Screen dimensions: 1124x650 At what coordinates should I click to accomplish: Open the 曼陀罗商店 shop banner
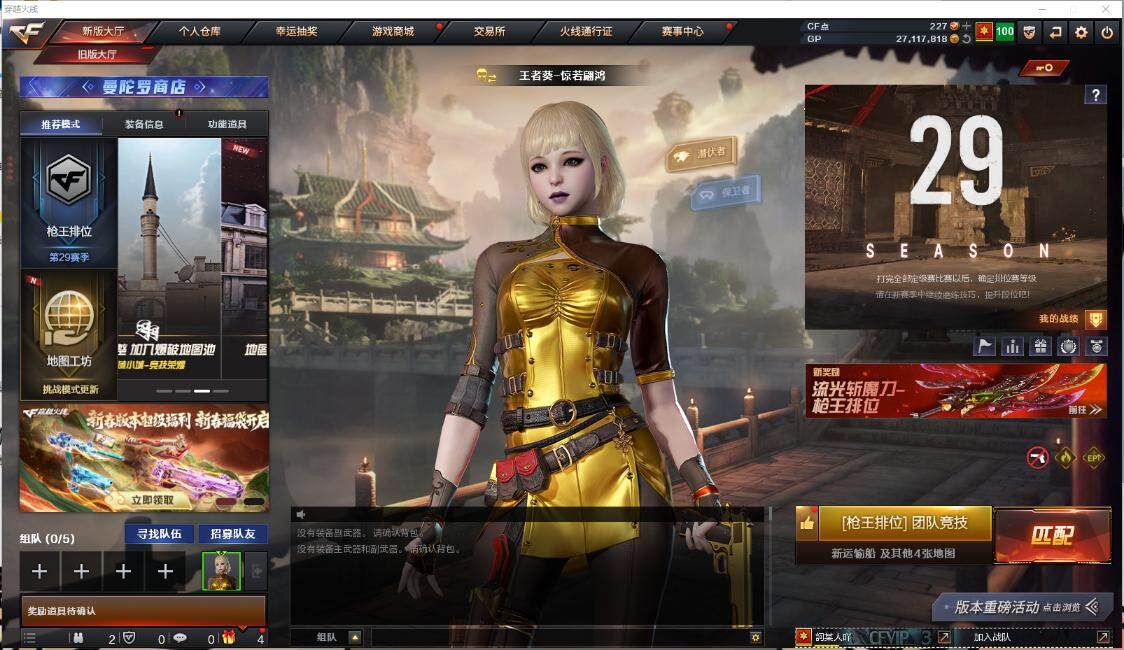click(x=144, y=87)
